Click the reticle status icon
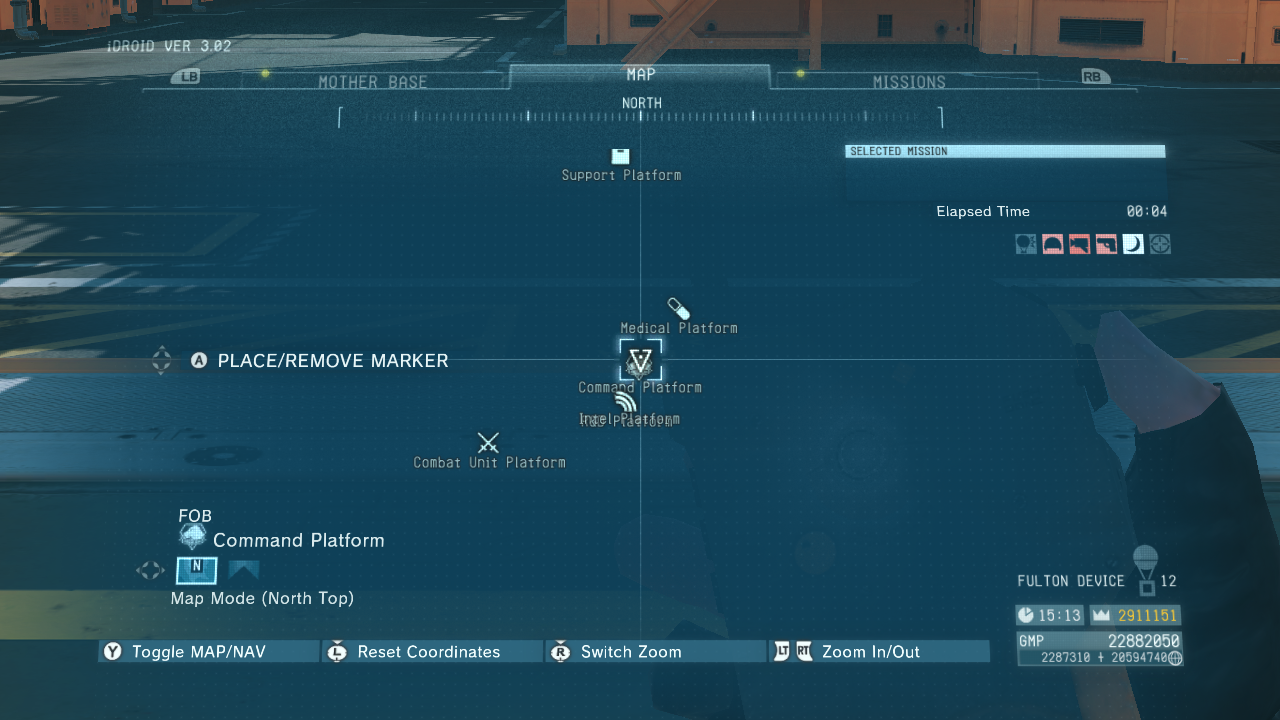 (1159, 243)
